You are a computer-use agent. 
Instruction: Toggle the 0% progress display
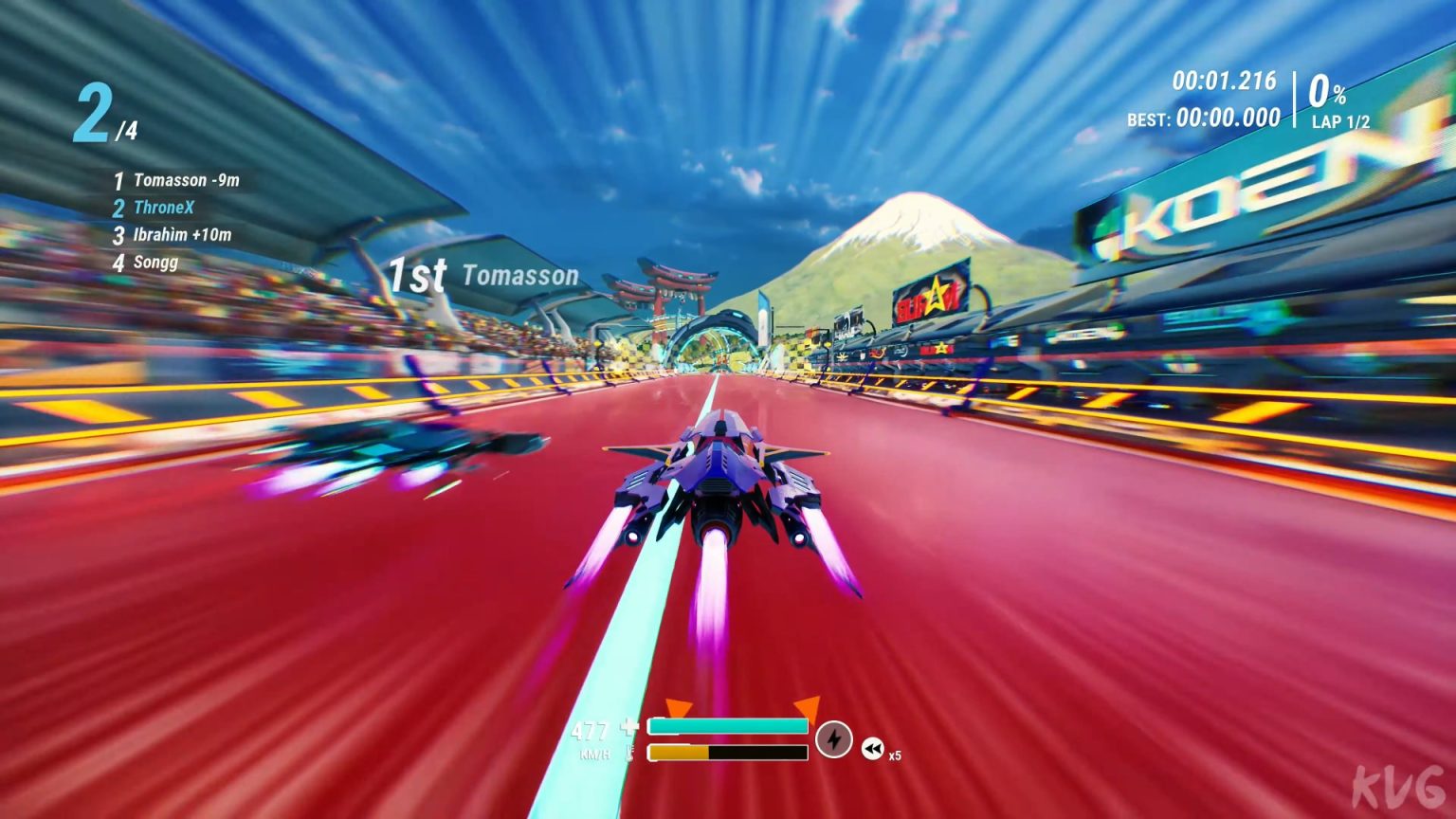click(x=1328, y=92)
